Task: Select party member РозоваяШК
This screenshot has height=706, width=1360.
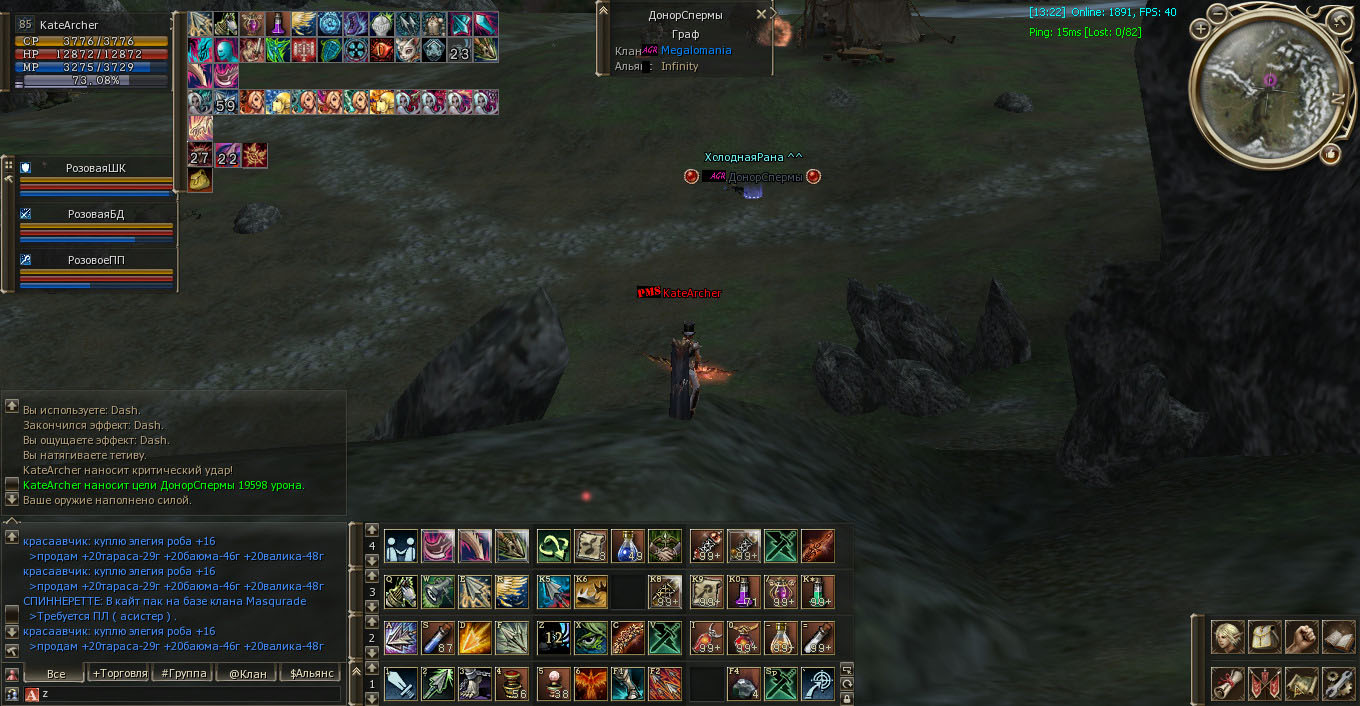Action: (96, 169)
